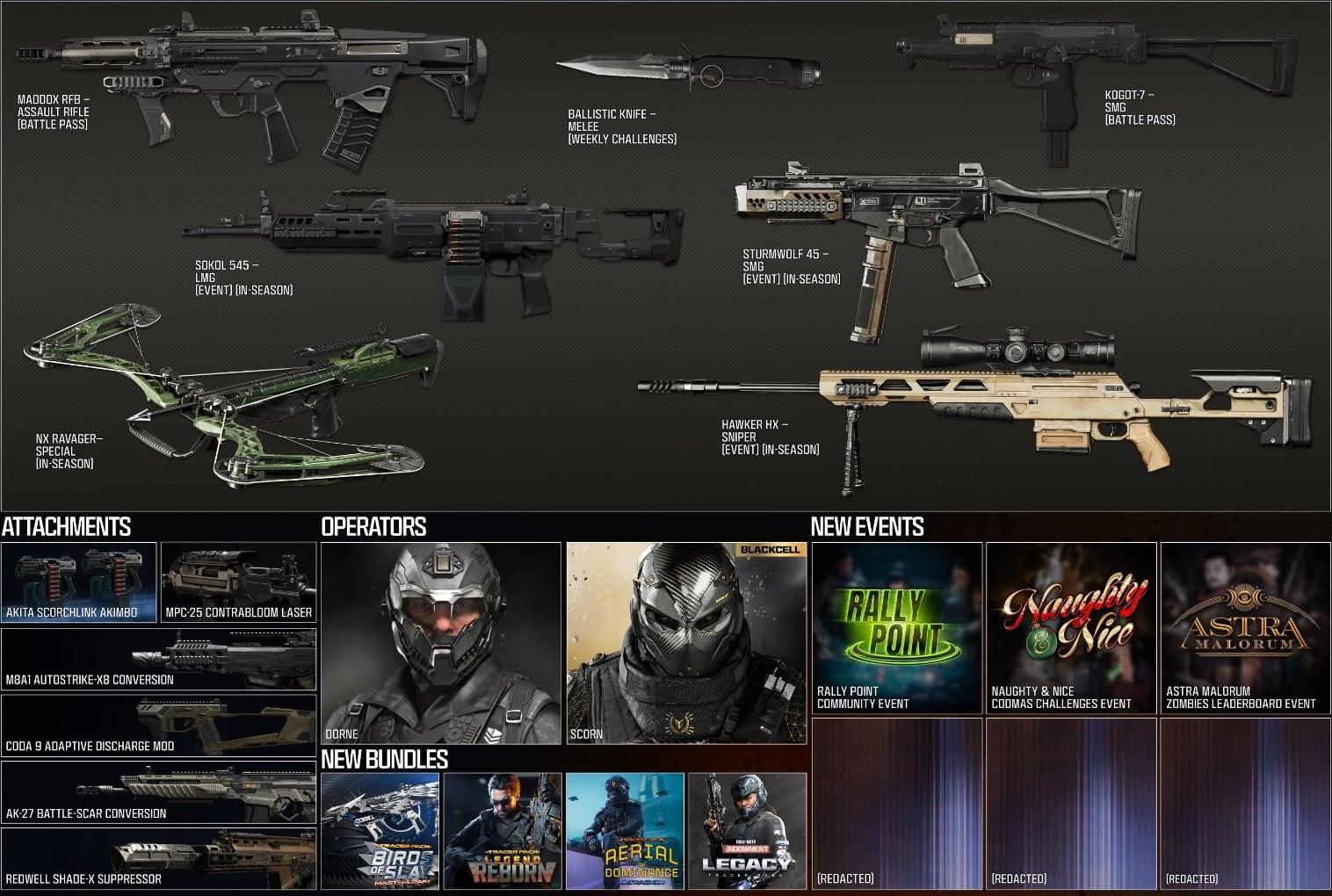Open the MPC-25 Contrabloom Laser tile
This screenshot has height=896, width=1332.
(238, 582)
